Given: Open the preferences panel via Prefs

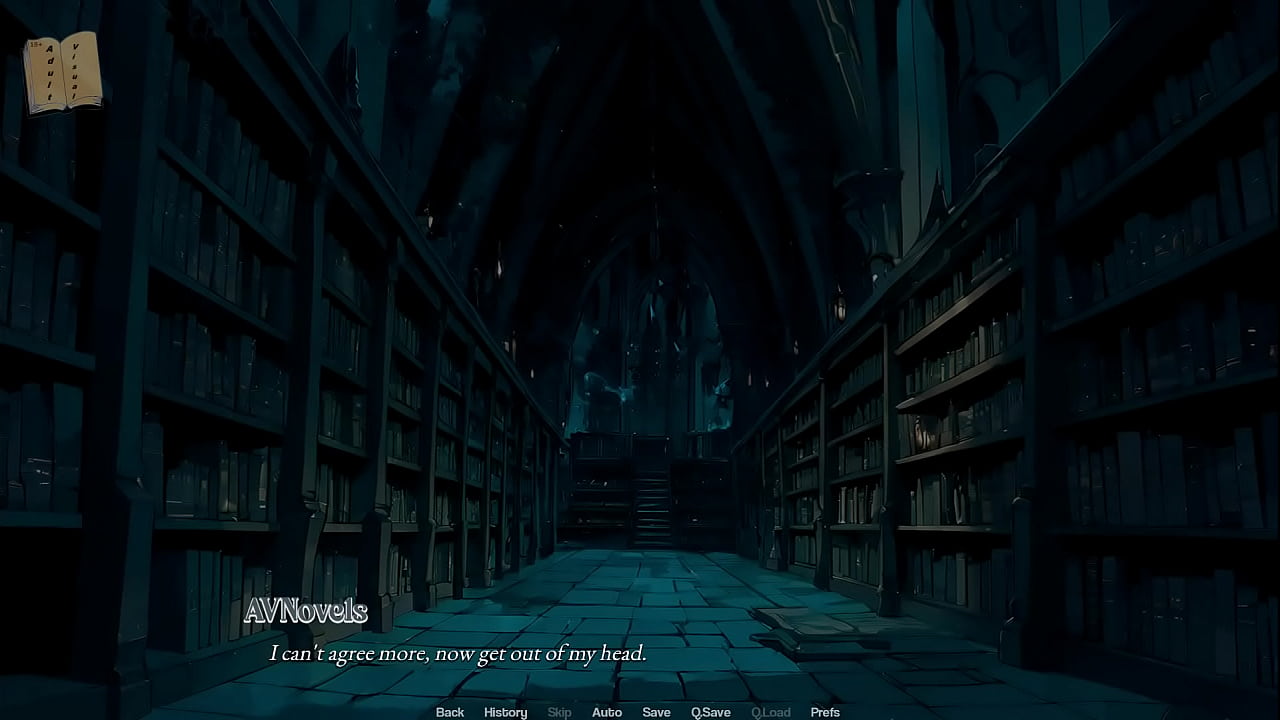Looking at the screenshot, I should [825, 712].
